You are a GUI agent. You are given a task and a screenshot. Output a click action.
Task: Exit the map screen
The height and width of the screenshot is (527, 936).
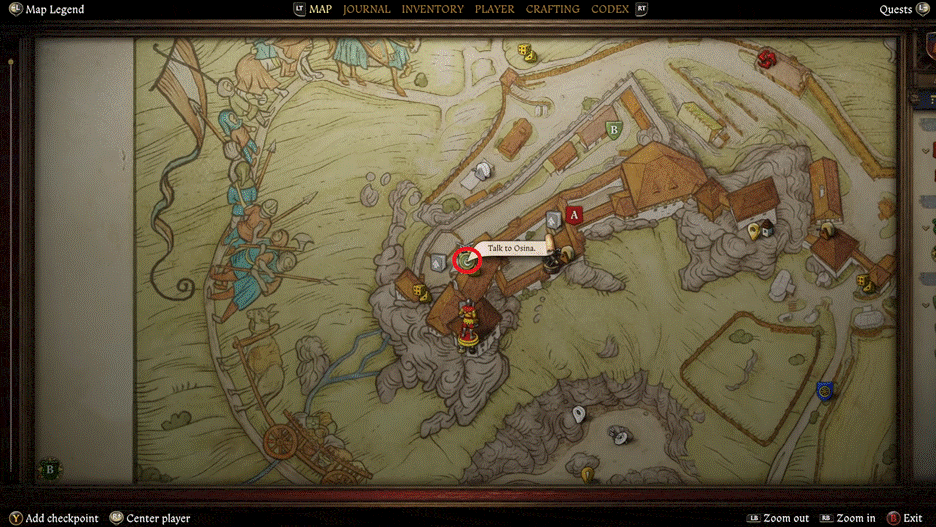(912, 518)
